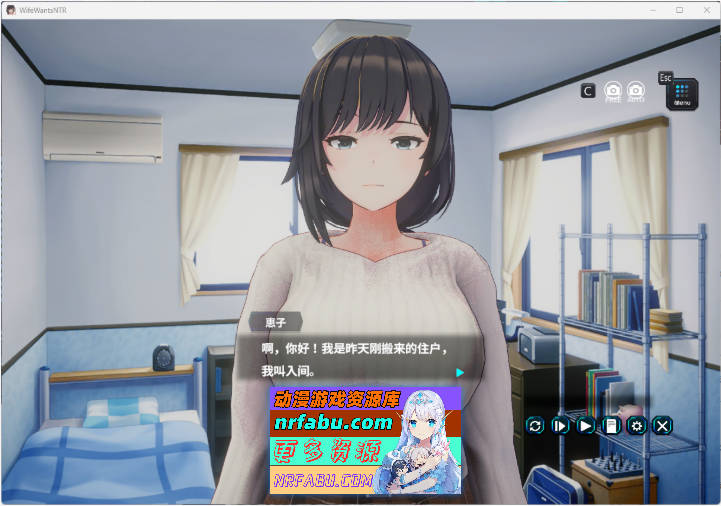The image size is (721, 506).
Task: Start auto-play with the solid triangle button
Action: (x=586, y=425)
